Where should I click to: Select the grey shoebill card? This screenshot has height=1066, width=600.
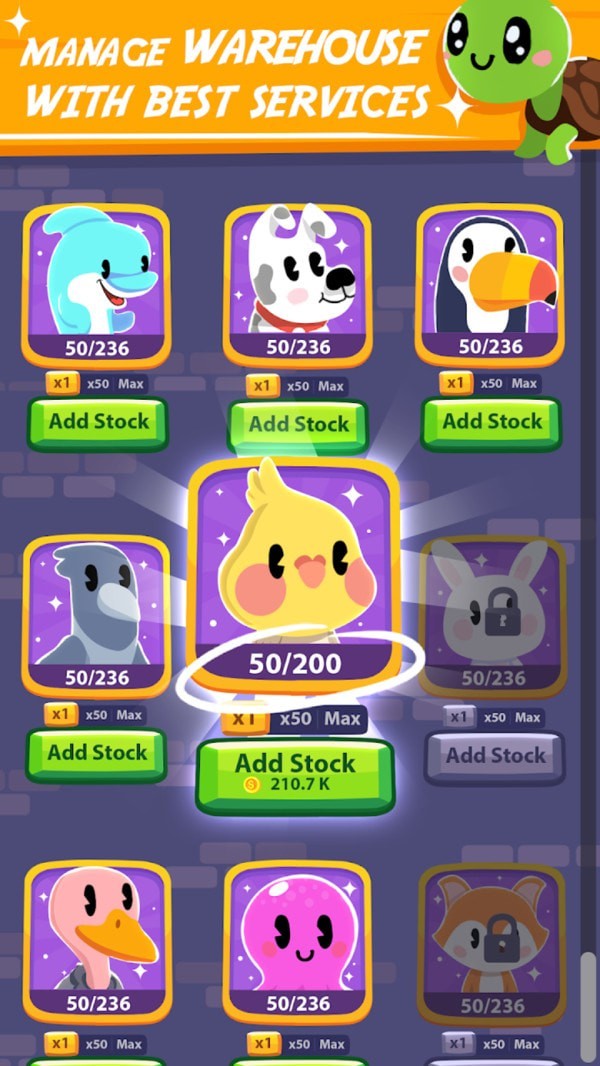point(96,612)
